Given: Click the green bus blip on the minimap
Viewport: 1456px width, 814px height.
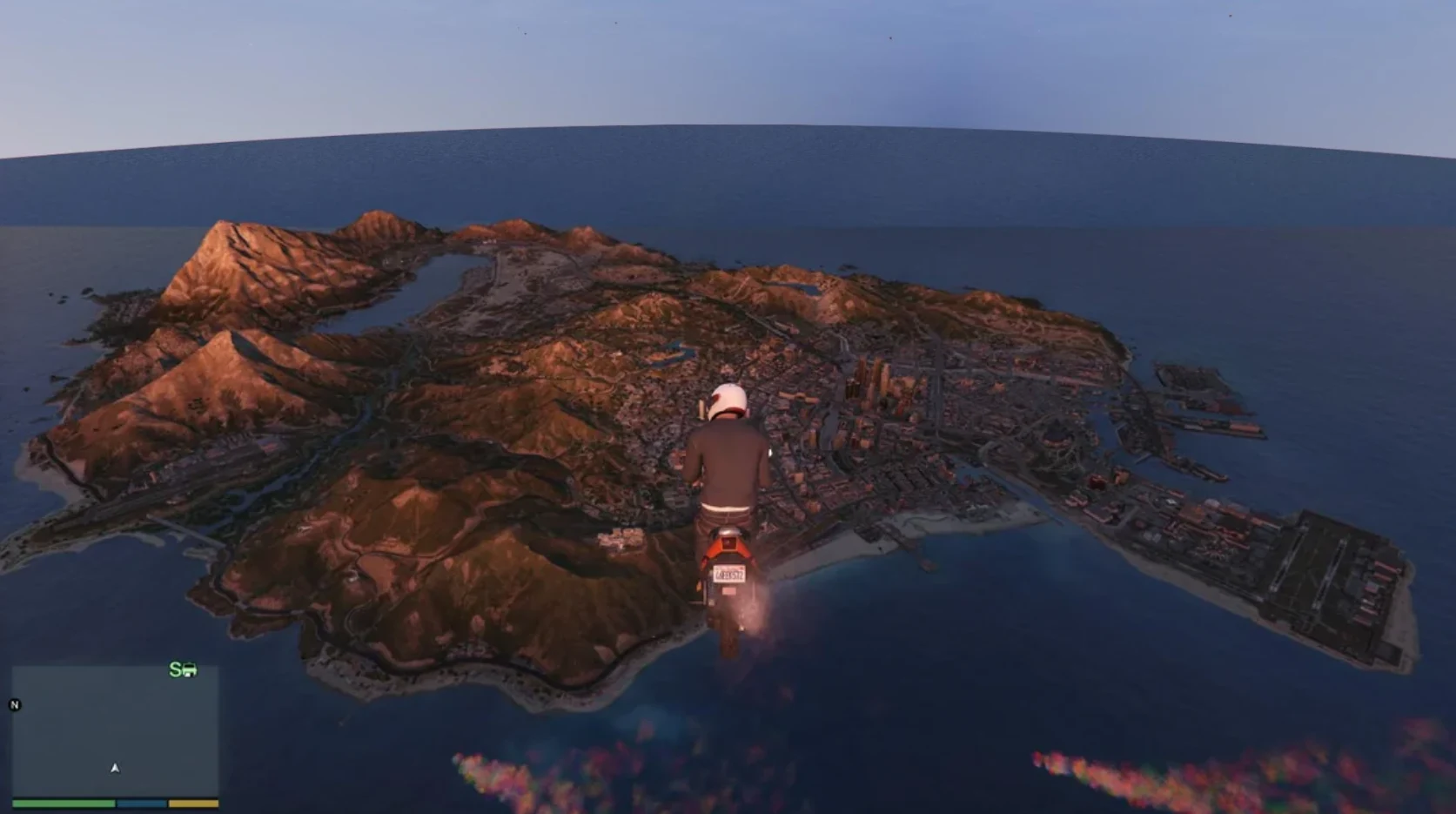Looking at the screenshot, I should pyautogui.click(x=189, y=670).
